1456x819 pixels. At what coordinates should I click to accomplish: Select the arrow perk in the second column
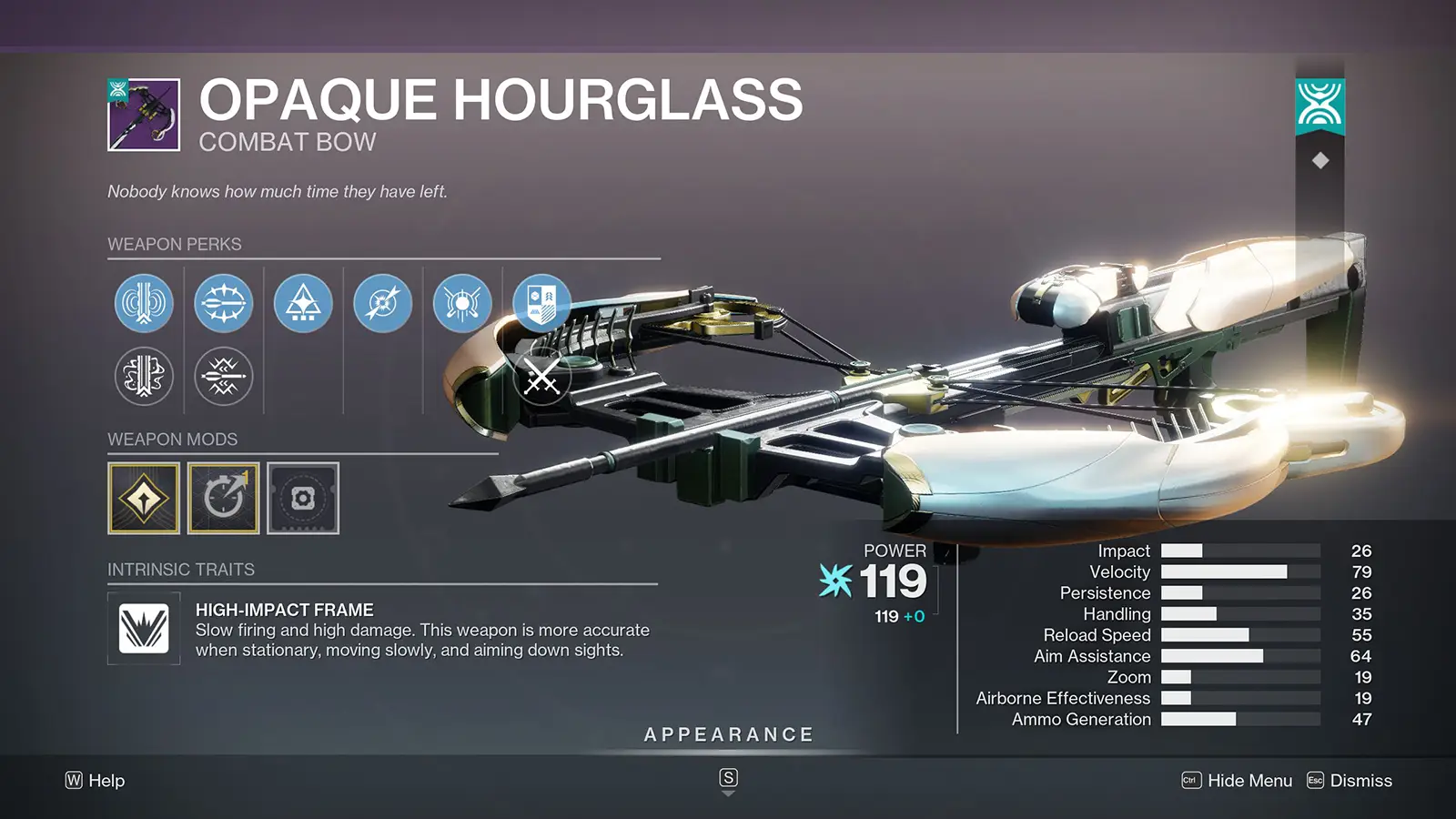(x=223, y=304)
